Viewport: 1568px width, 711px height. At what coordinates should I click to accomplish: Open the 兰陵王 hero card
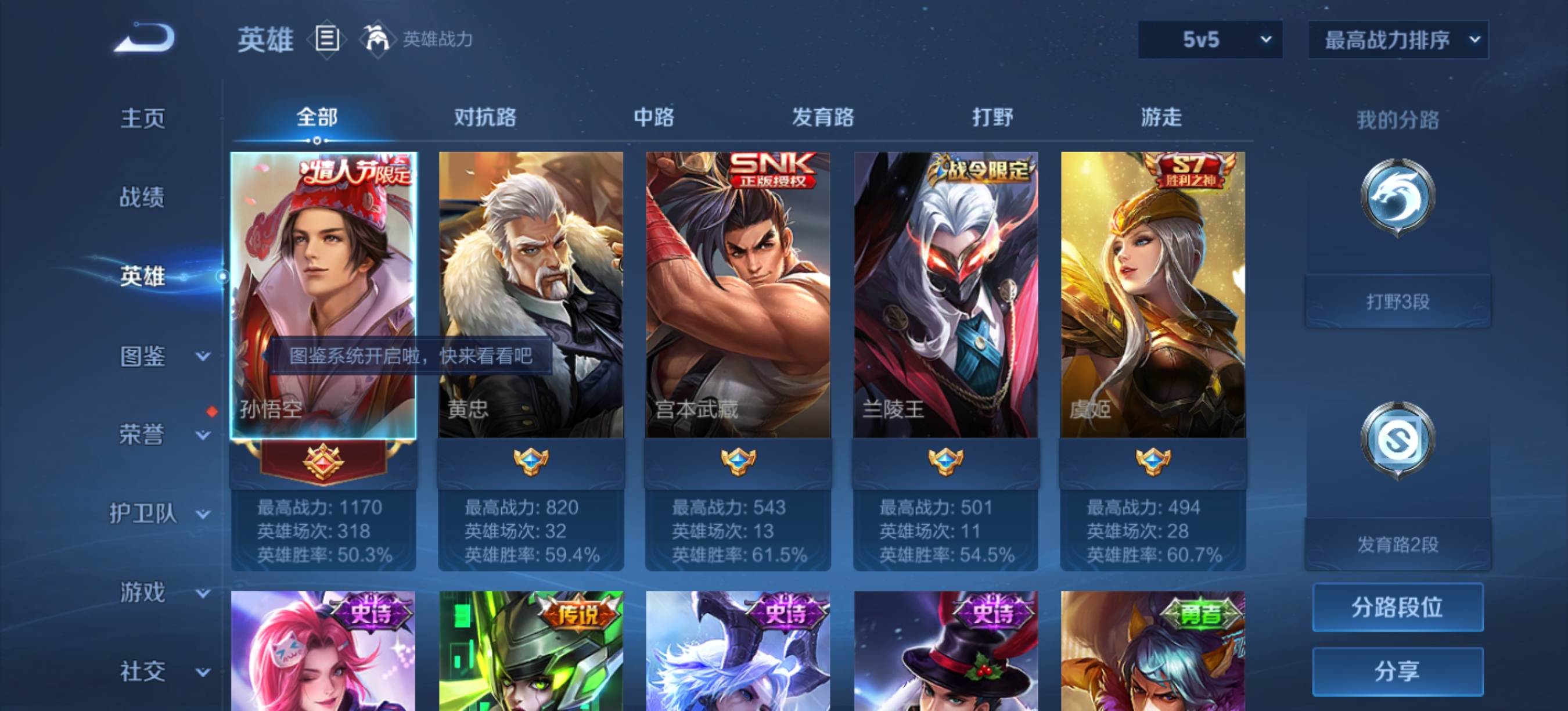tap(945, 295)
